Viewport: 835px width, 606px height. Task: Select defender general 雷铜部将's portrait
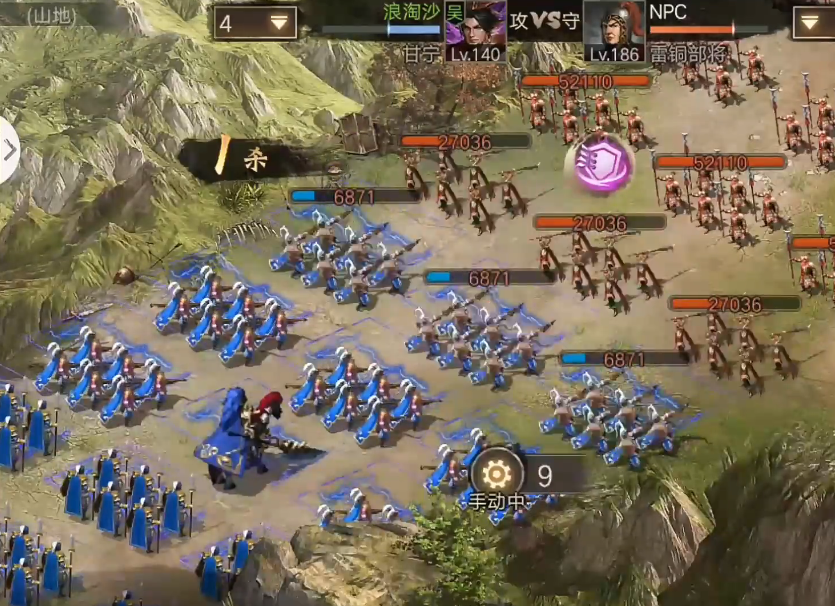coord(613,27)
